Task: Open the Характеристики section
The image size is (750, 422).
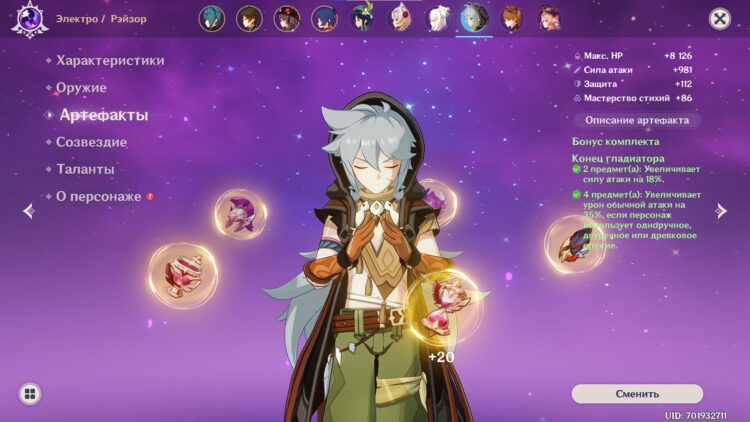Action: pos(110,61)
